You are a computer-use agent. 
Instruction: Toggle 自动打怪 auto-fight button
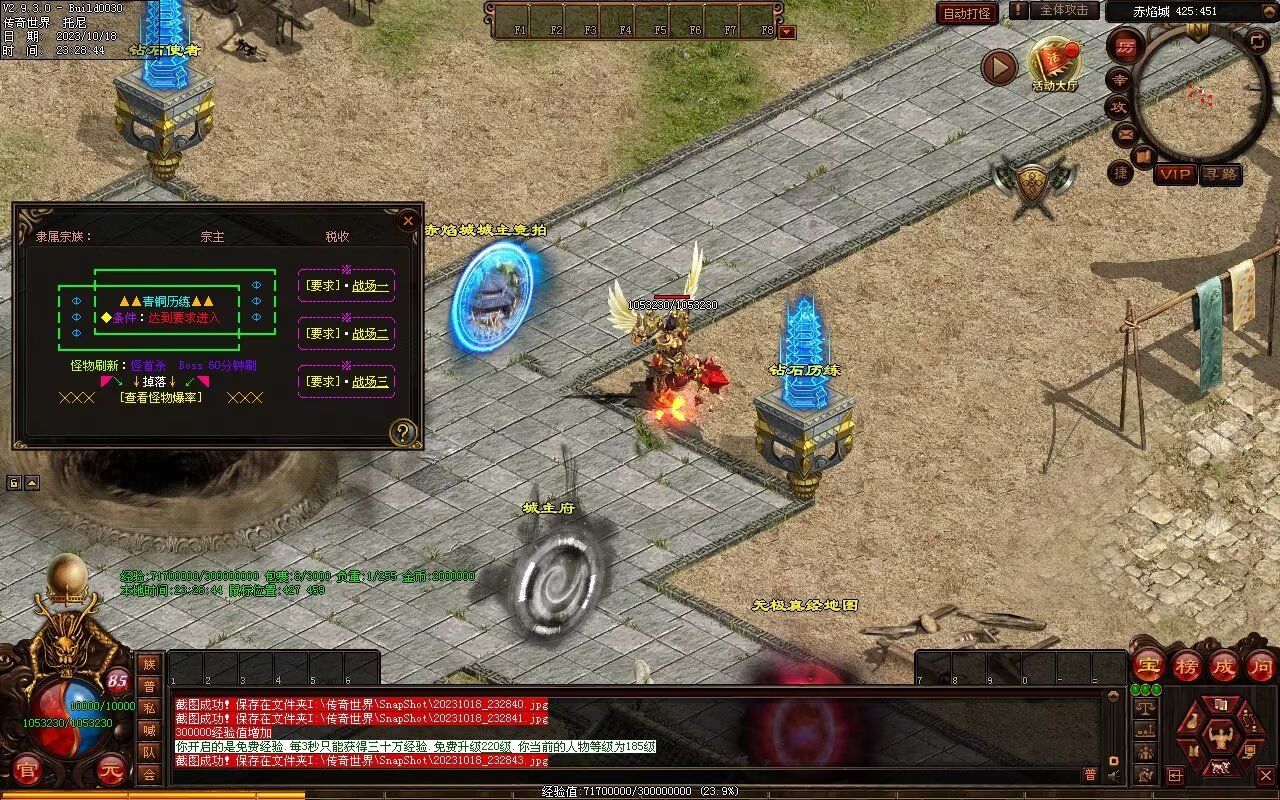coord(968,13)
